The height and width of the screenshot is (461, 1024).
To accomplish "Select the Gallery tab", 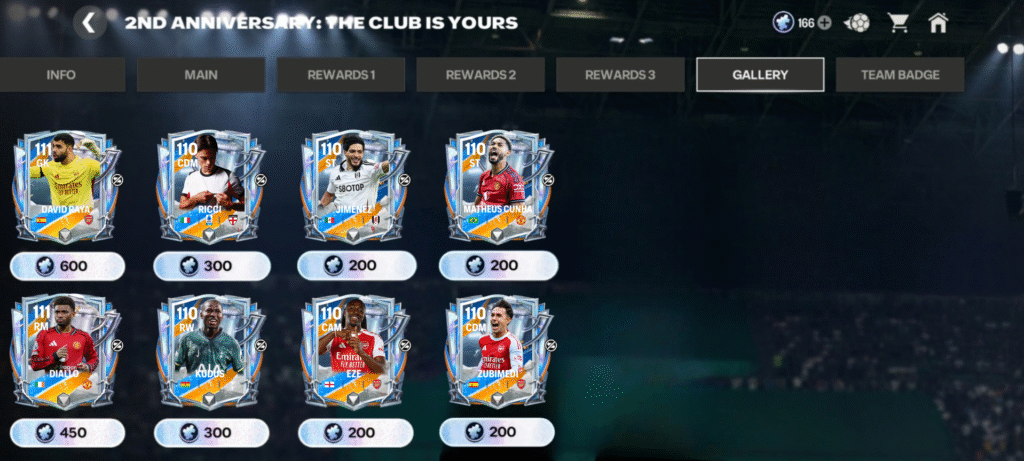I will click(x=760, y=75).
